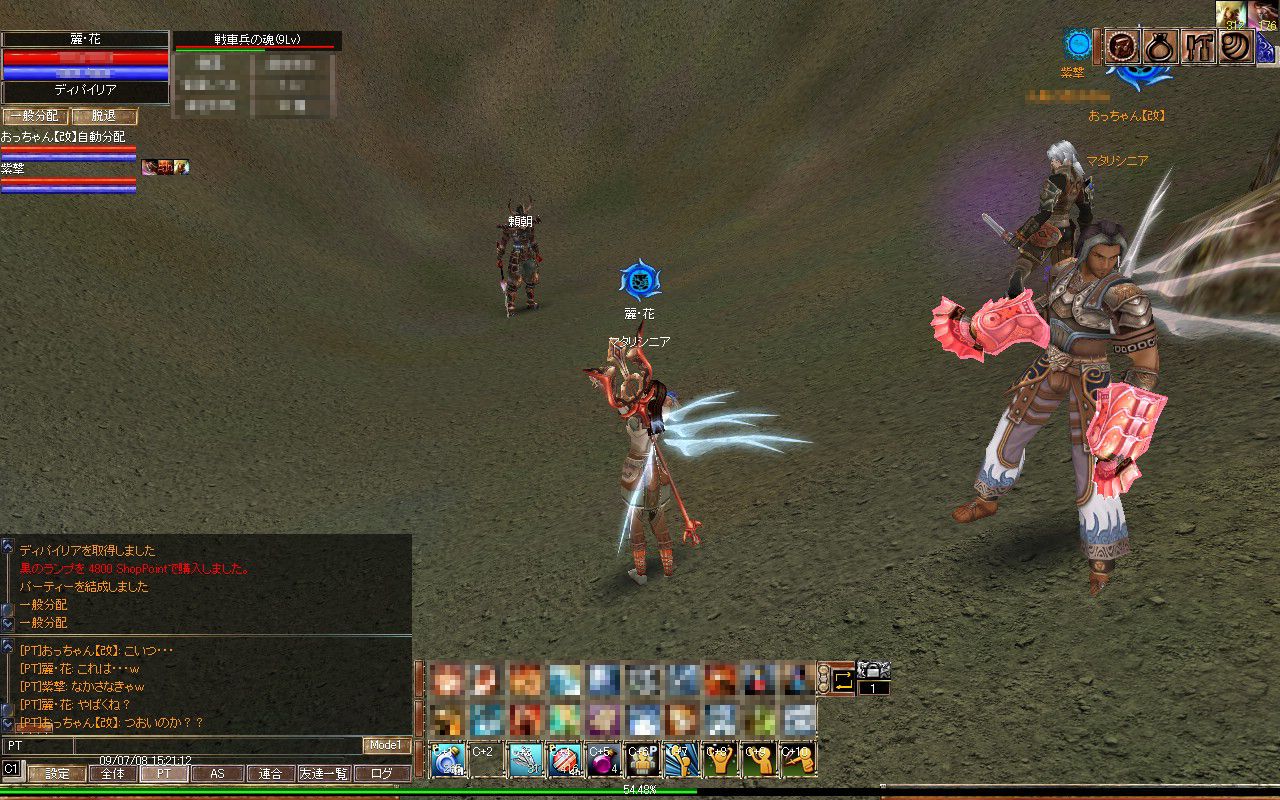Open the 設定 settings button
The width and height of the screenshot is (1280, 800).
57,773
